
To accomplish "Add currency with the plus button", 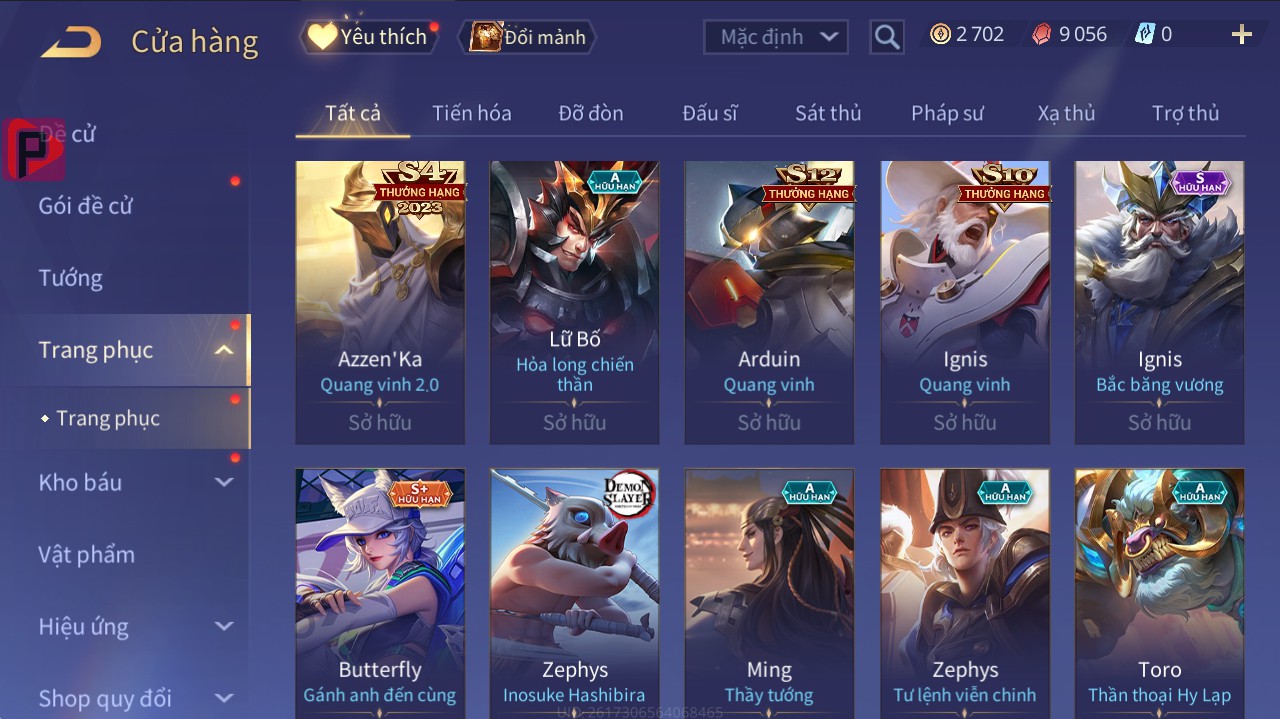I will [x=1241, y=35].
